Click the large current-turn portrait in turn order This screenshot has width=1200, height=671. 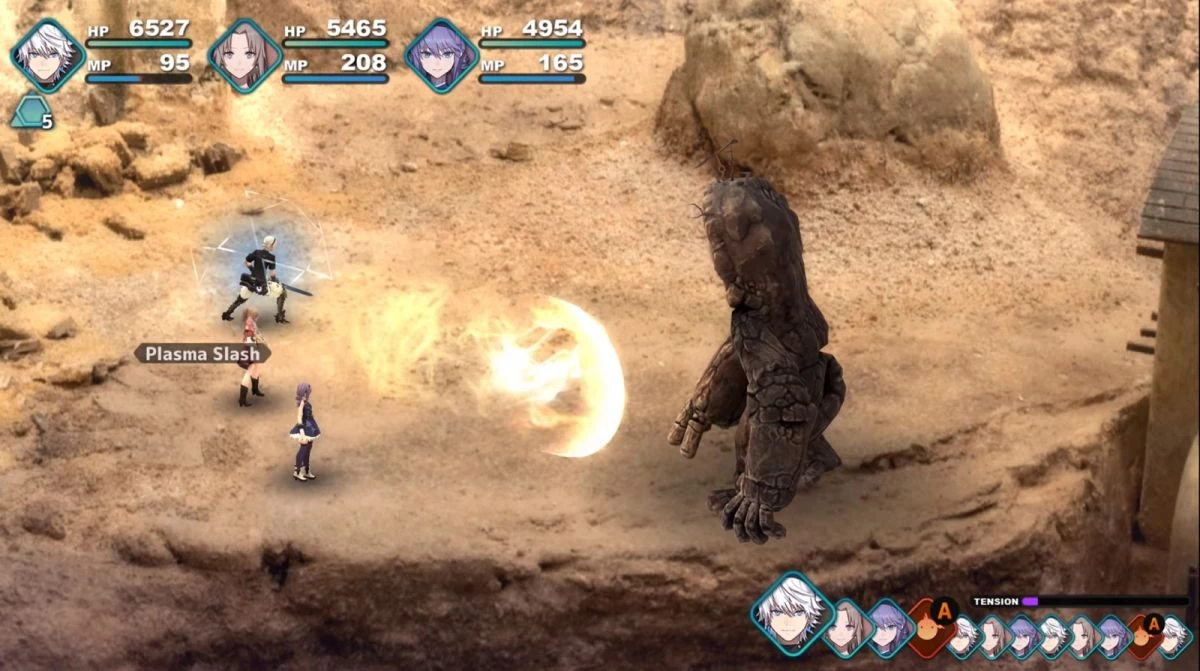(791, 613)
